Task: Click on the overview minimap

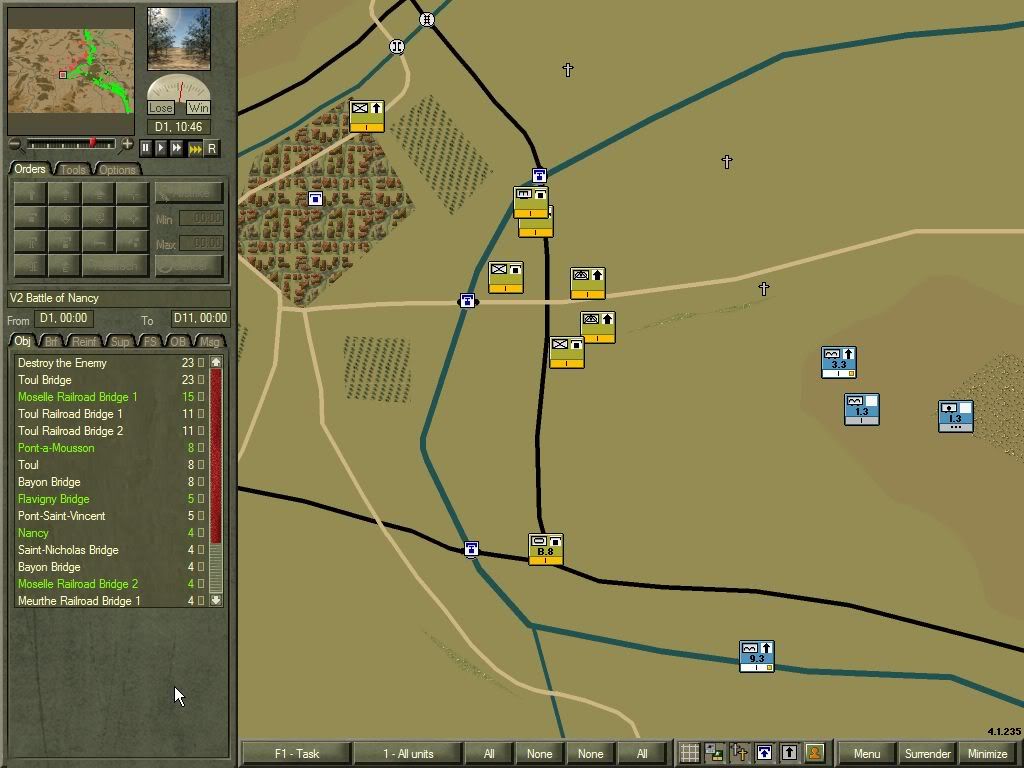Action: pos(71,70)
